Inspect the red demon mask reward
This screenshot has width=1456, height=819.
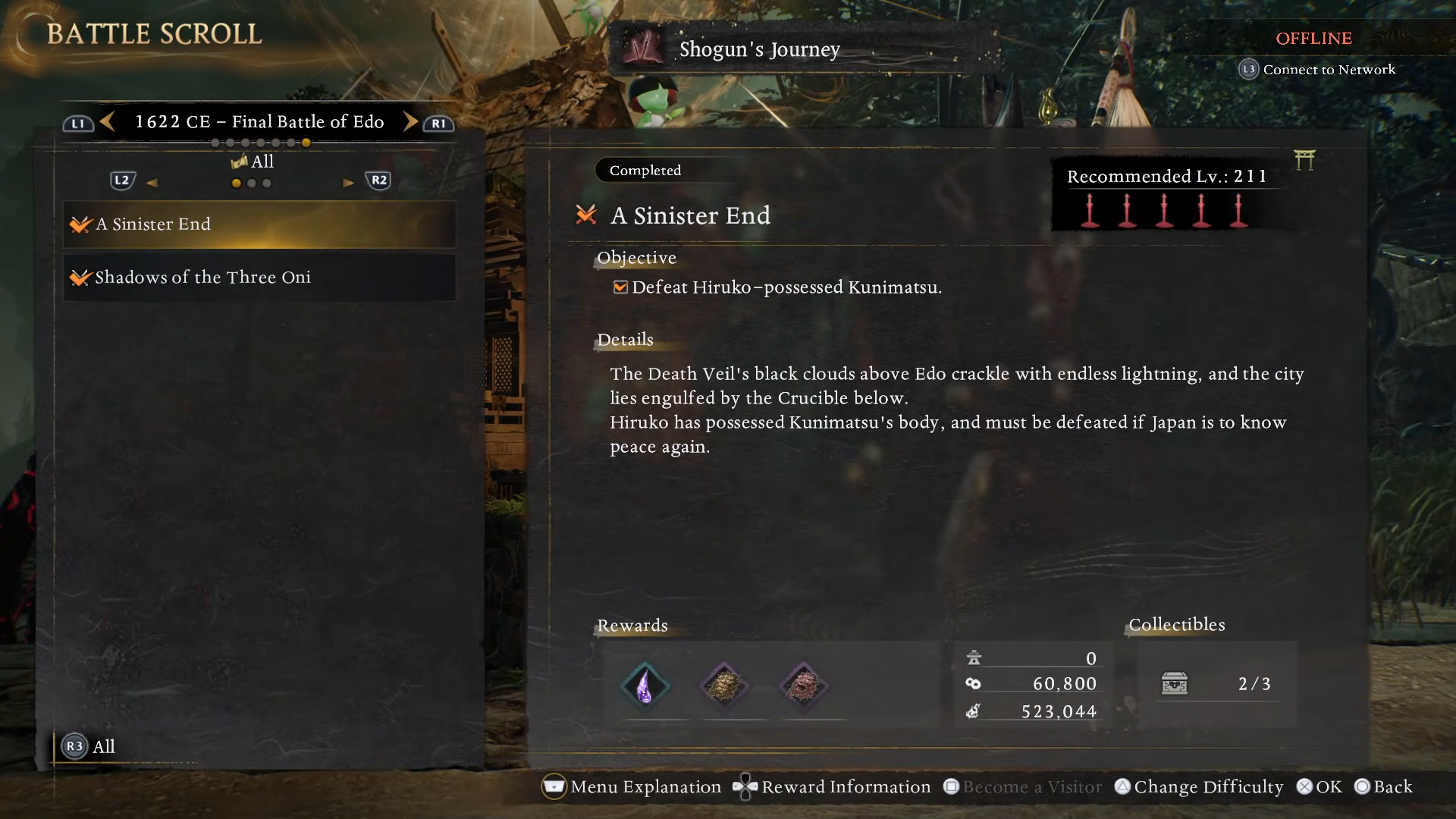804,686
